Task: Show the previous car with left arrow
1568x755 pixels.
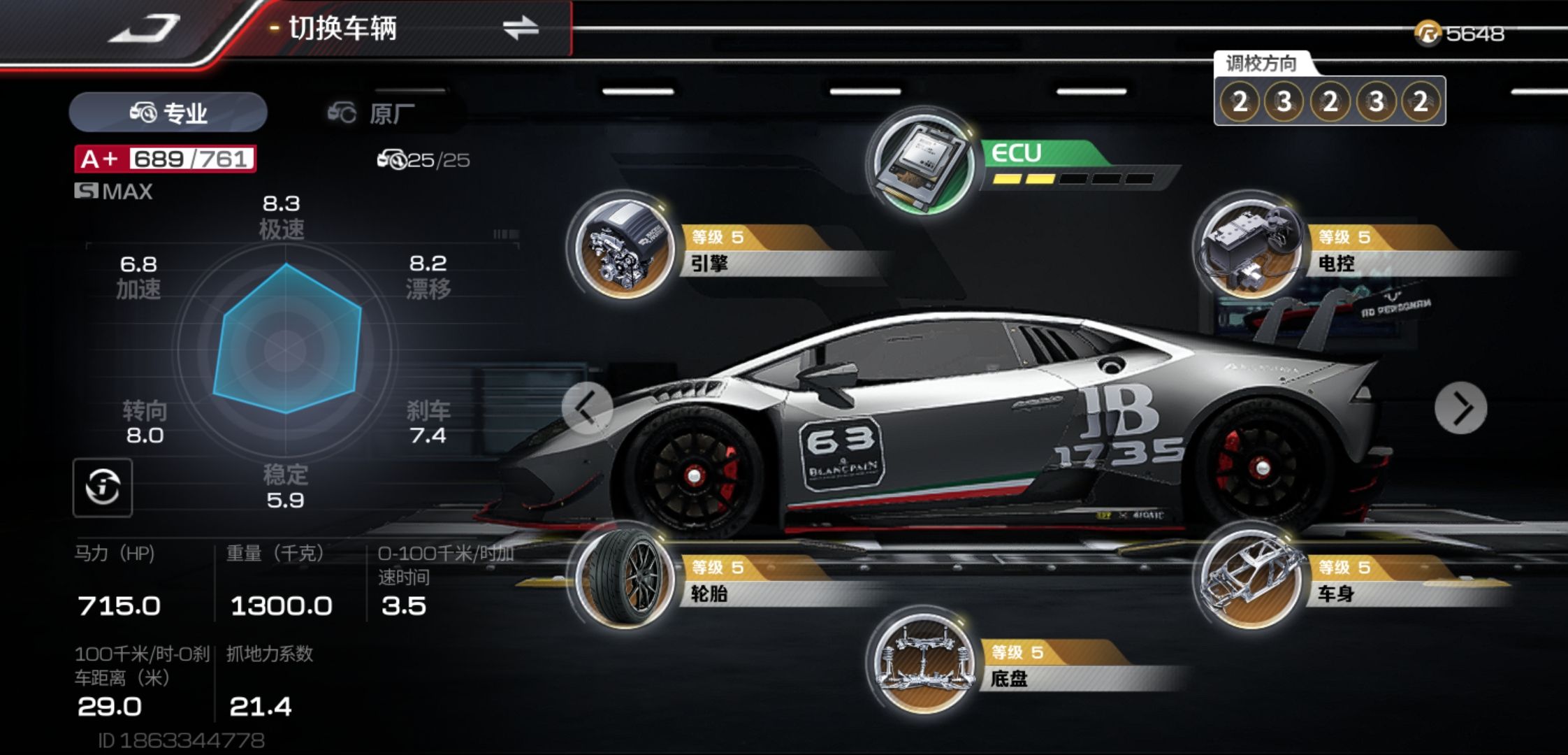Action: coord(587,408)
